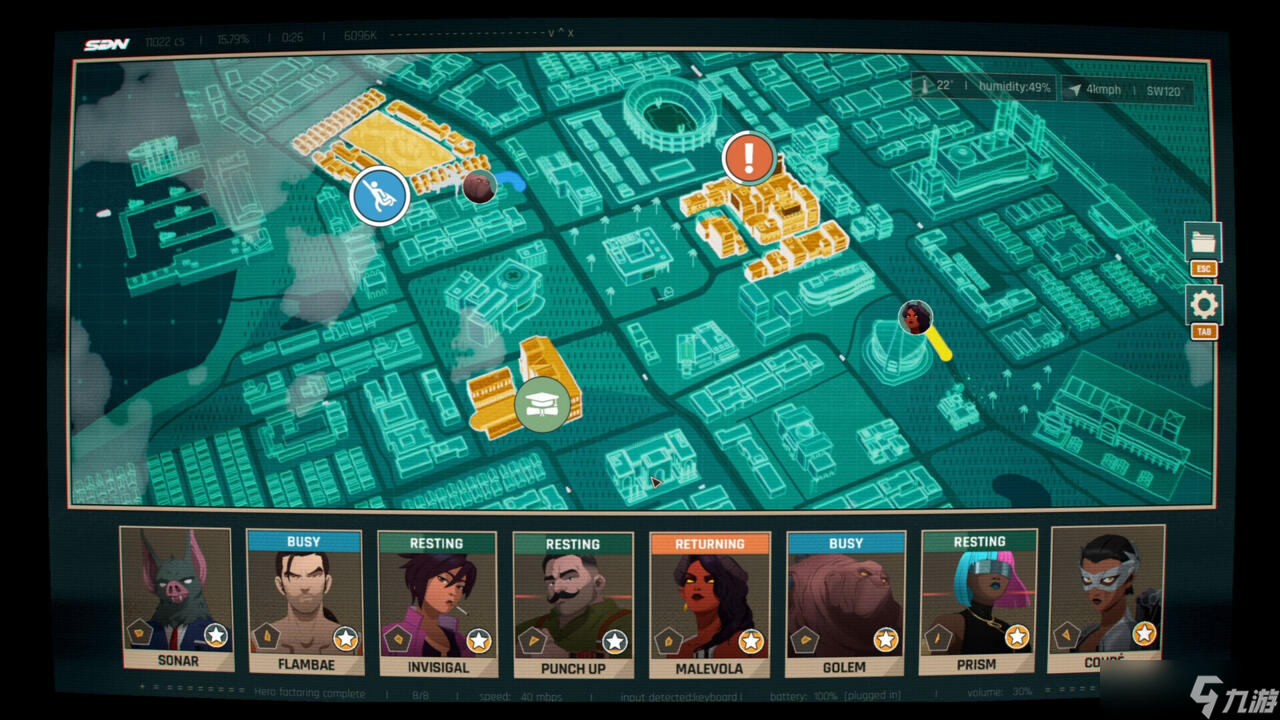Viewport: 1280px width, 720px height.
Task: Select the green graduation cap marker
Action: (x=542, y=404)
